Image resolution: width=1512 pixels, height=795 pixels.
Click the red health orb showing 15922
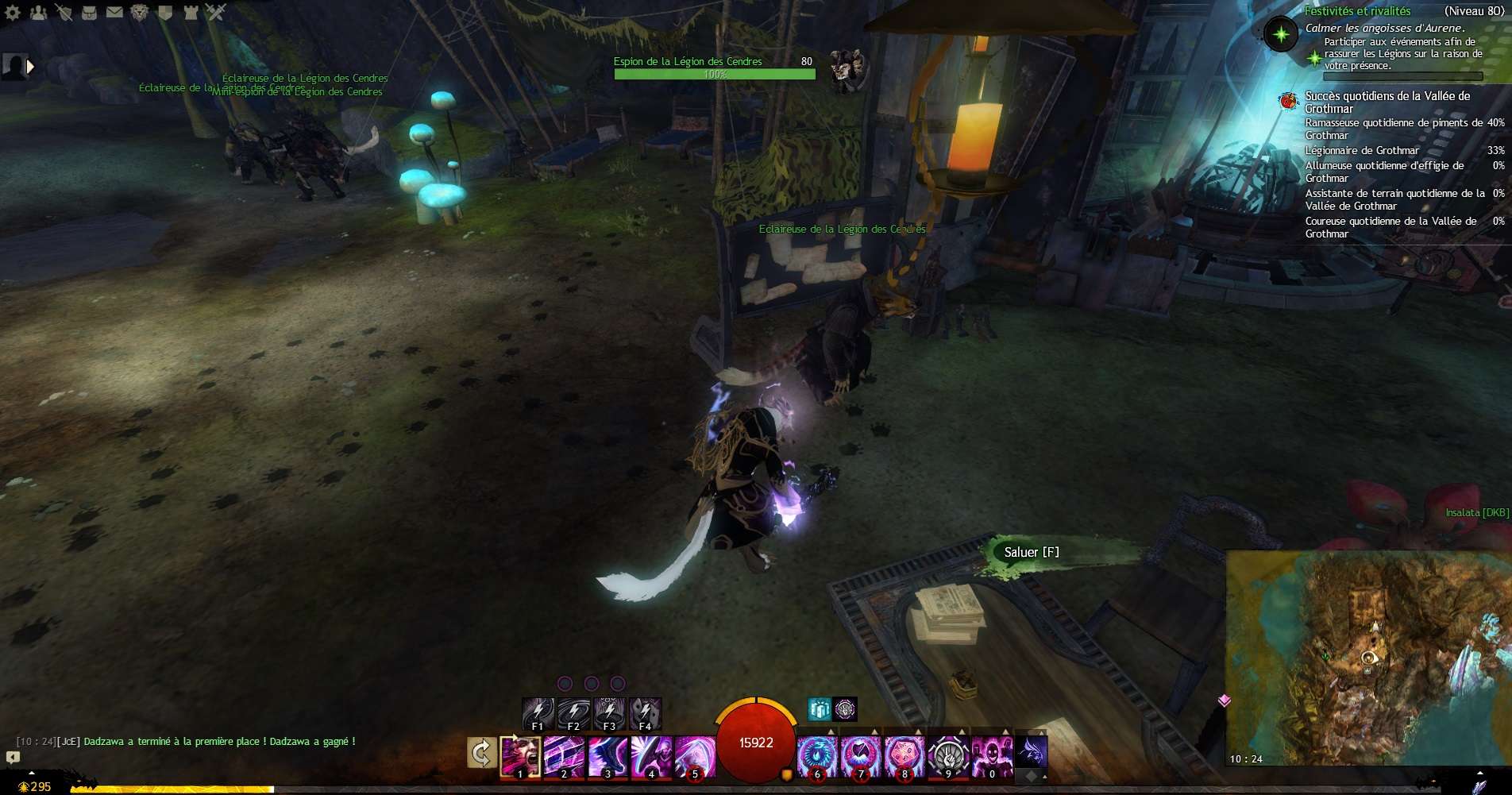[754, 743]
